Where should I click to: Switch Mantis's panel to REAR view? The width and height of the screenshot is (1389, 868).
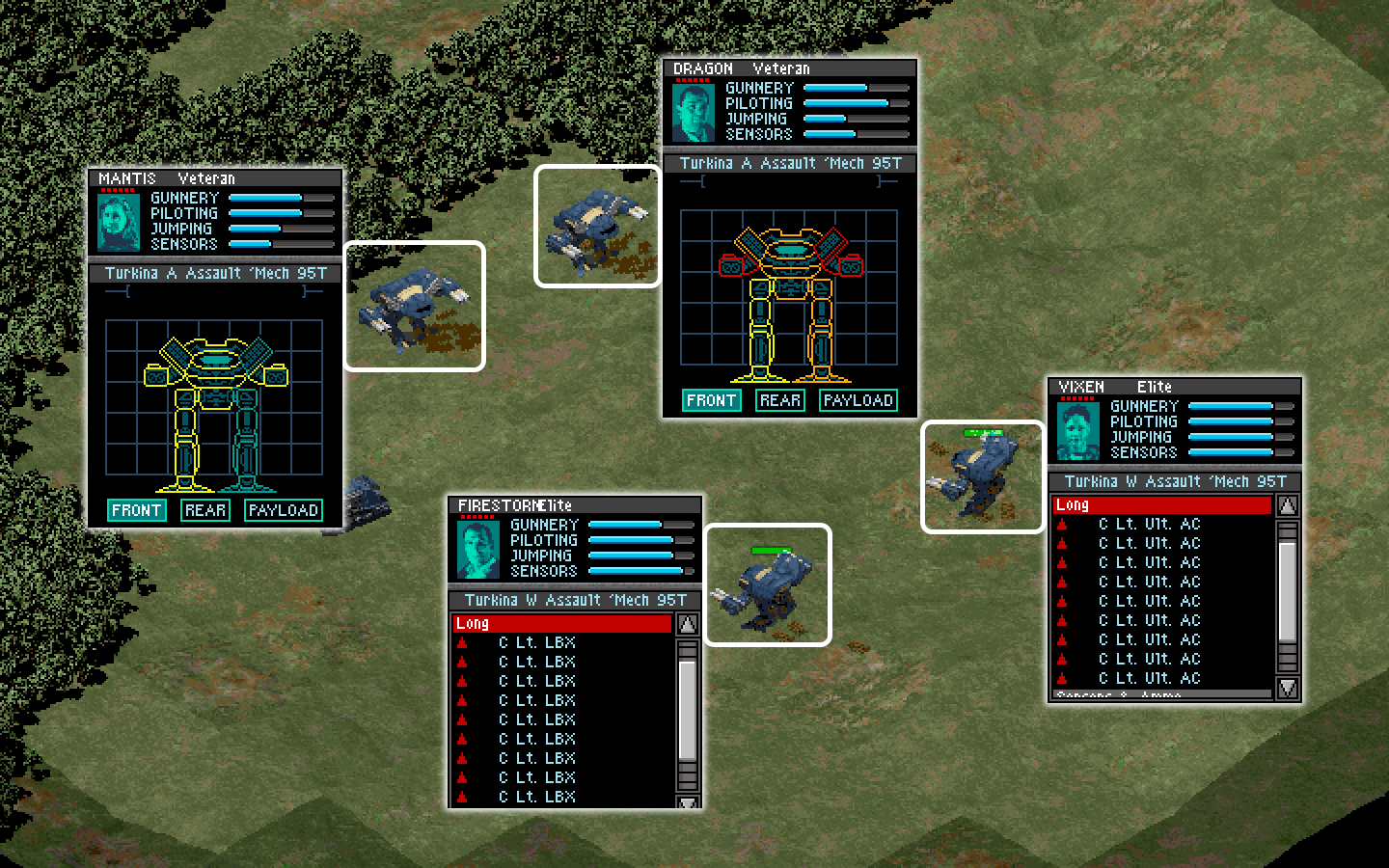coord(205,510)
